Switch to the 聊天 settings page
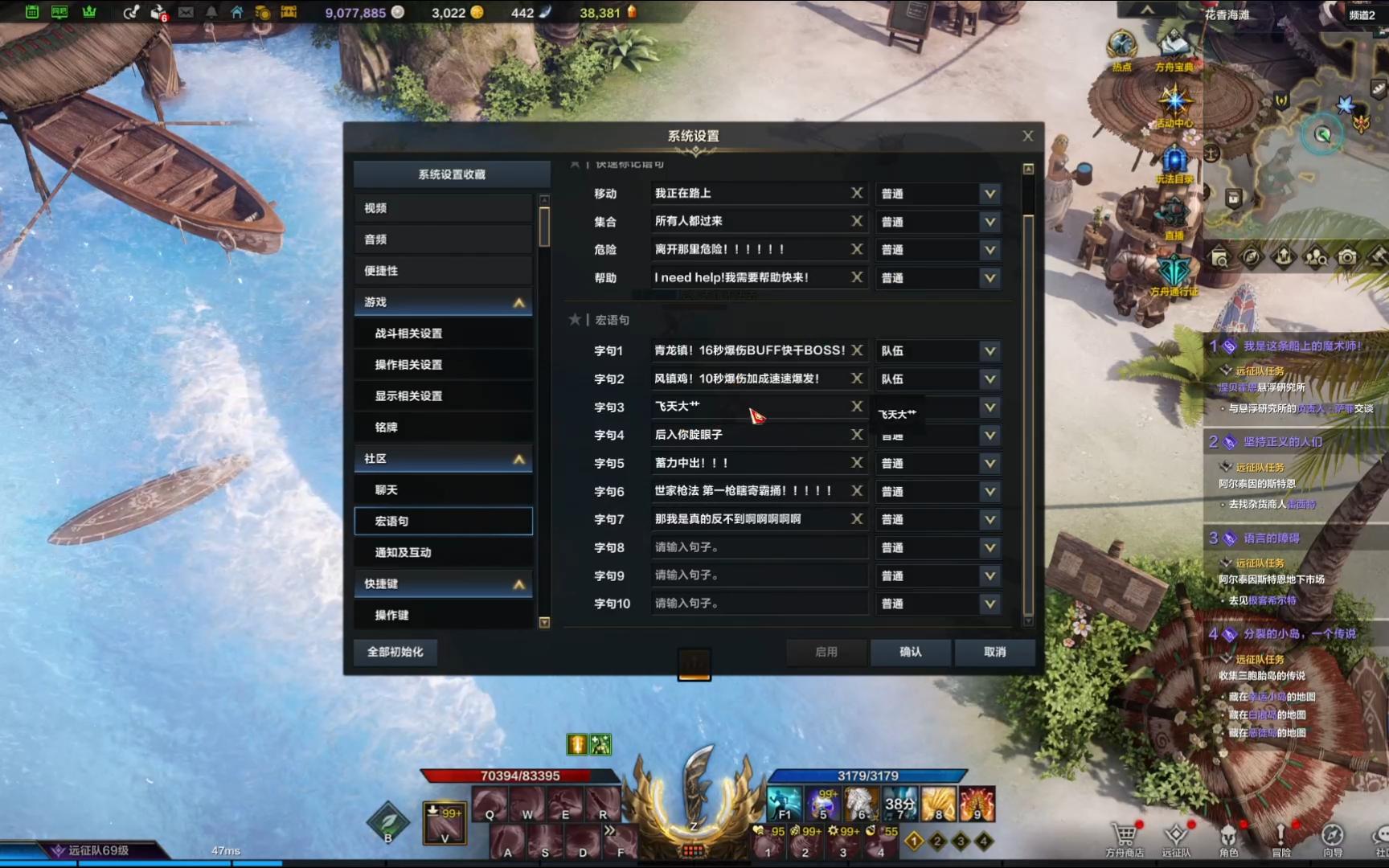This screenshot has width=1389, height=868. [443, 489]
